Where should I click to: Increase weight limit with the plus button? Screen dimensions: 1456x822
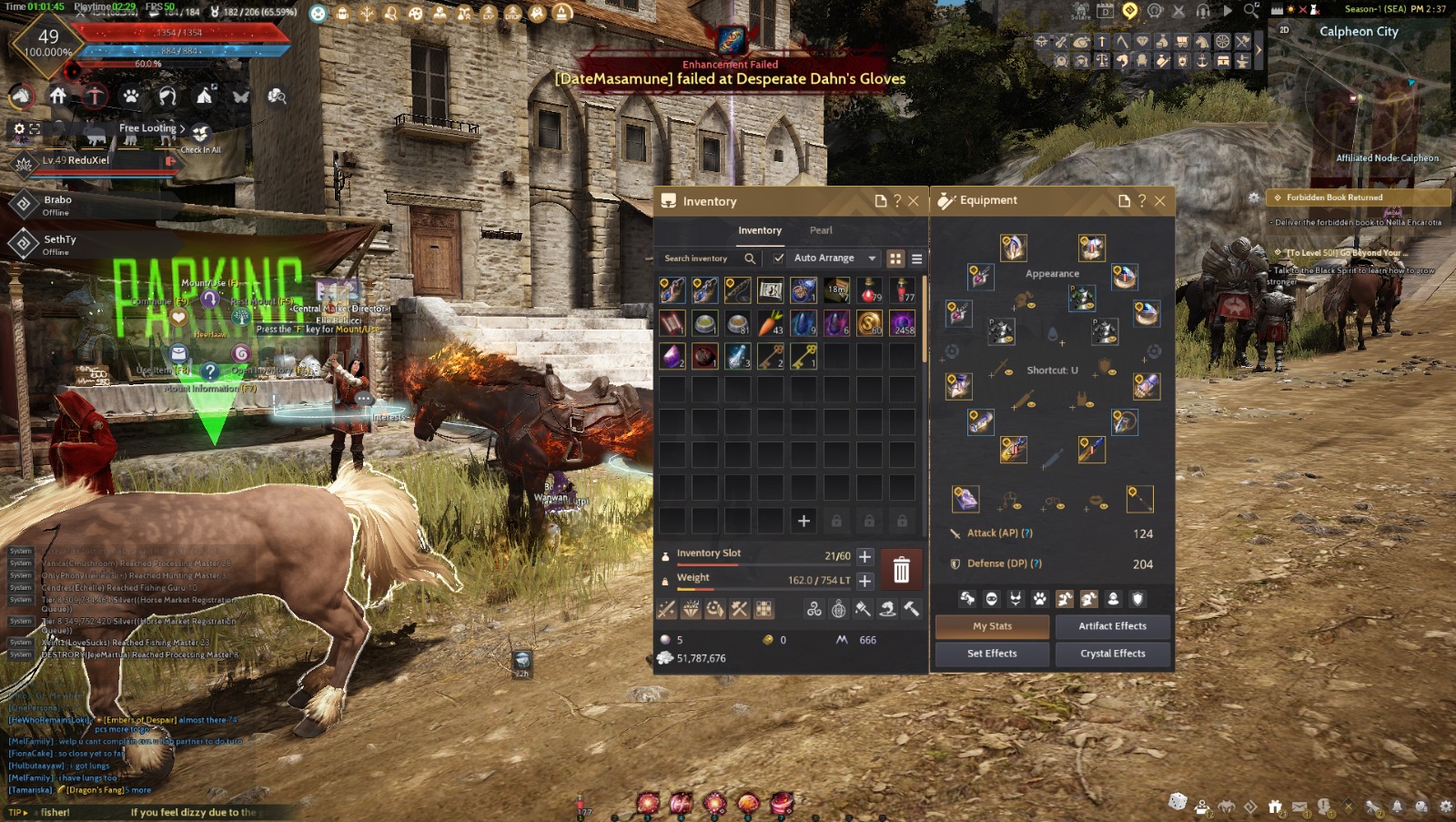[864, 580]
